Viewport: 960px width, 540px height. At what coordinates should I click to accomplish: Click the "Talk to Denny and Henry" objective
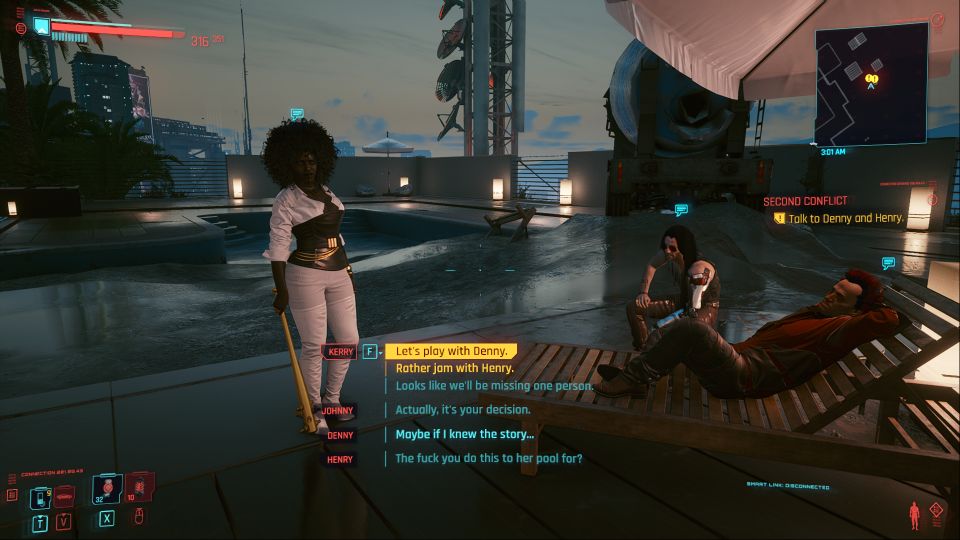click(x=845, y=217)
